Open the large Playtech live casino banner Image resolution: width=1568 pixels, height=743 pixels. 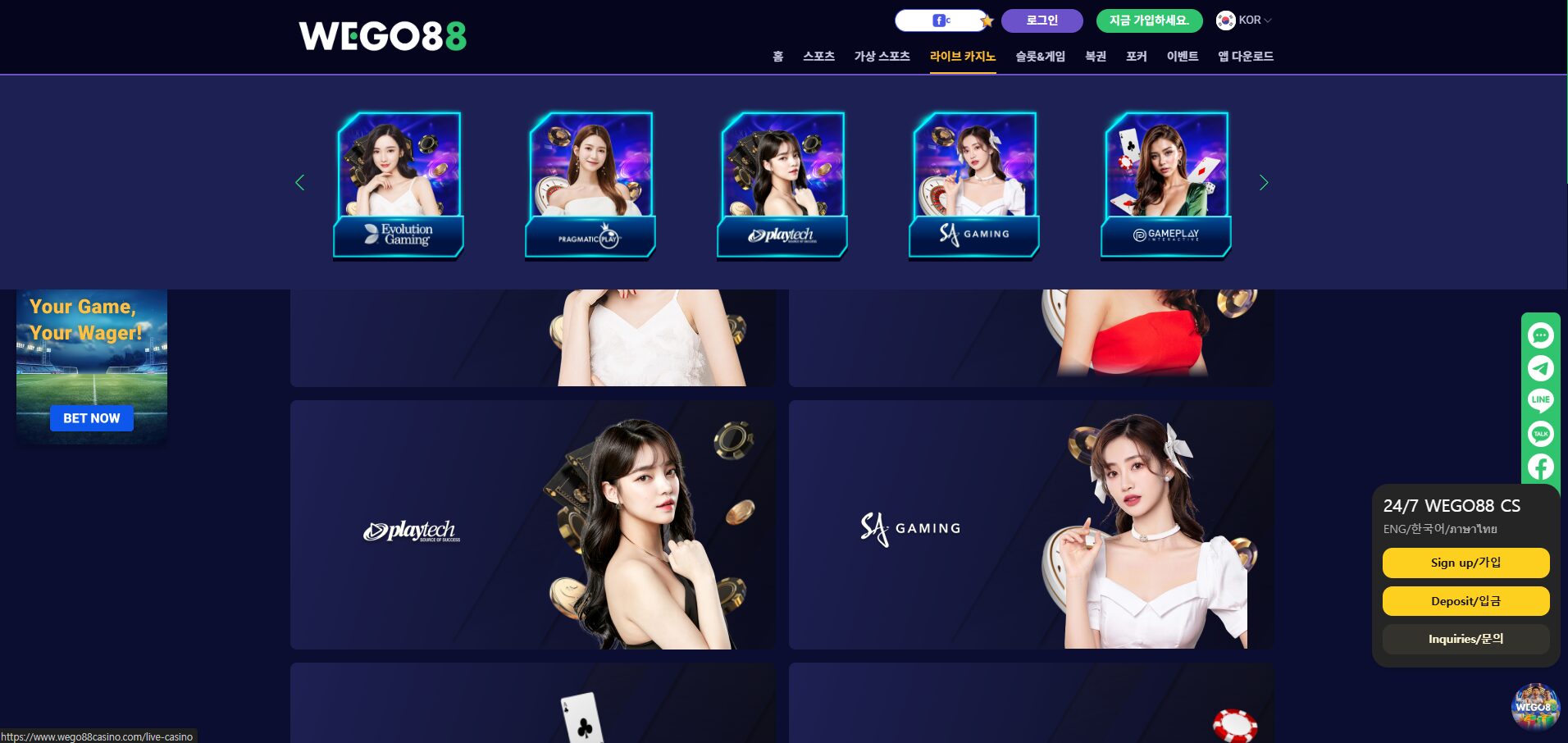(x=533, y=525)
